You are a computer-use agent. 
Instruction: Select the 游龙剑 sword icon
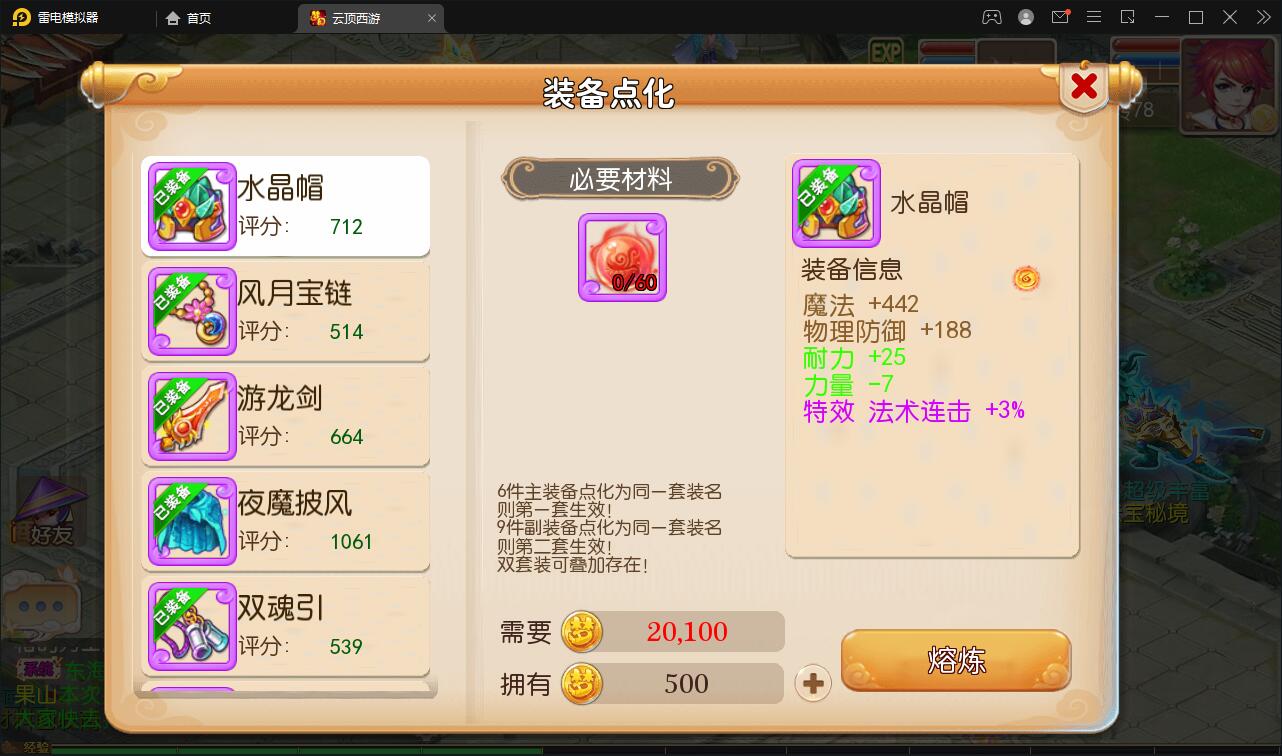191,416
